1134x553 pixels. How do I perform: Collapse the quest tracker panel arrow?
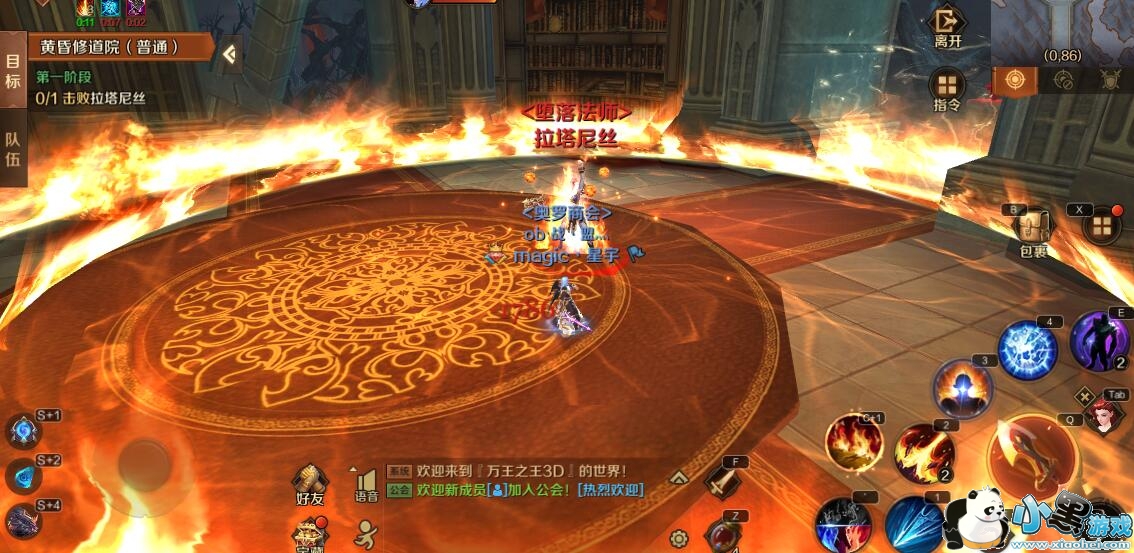point(230,54)
